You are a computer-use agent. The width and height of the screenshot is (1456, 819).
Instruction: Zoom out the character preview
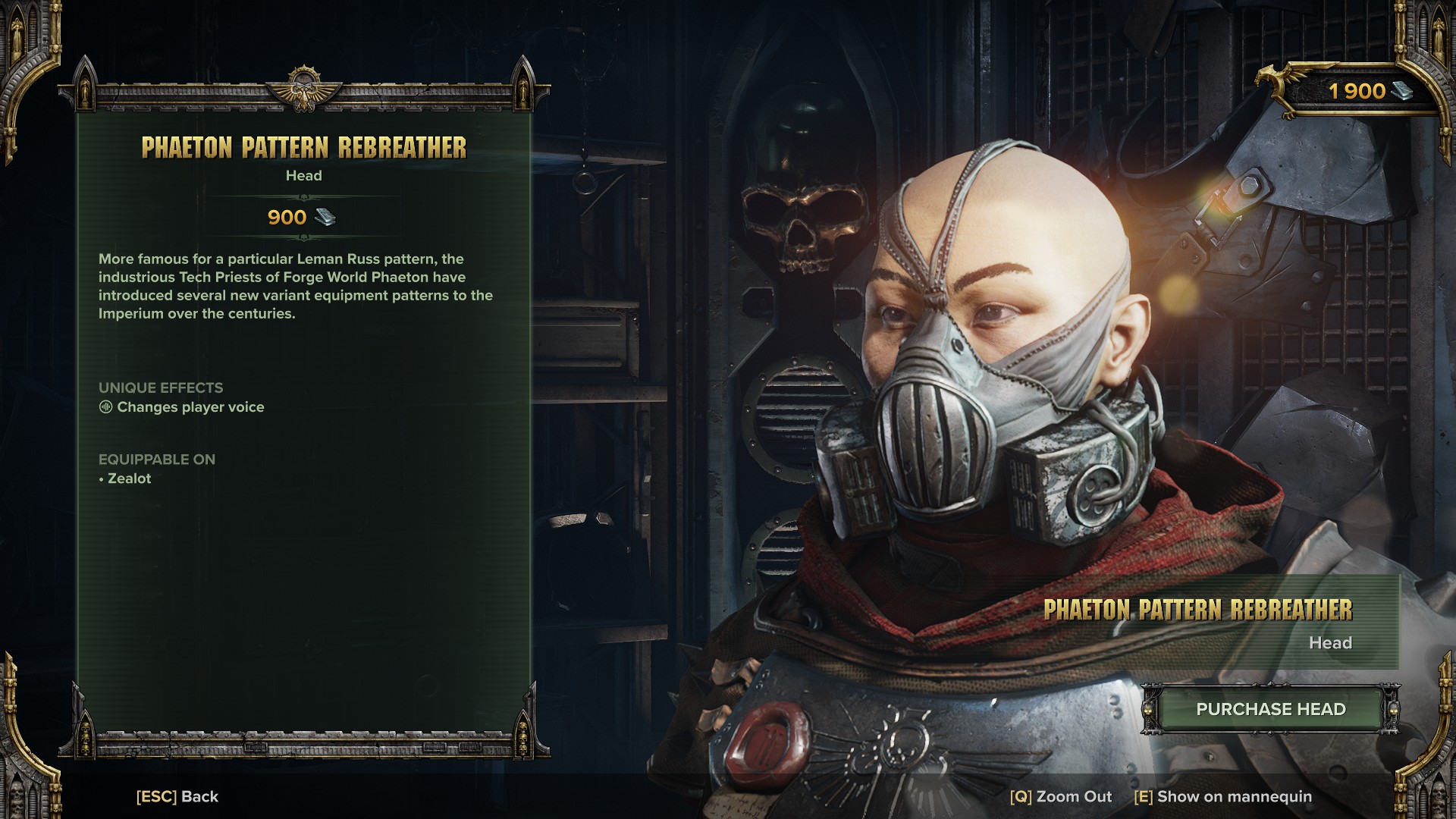[x=1060, y=796]
